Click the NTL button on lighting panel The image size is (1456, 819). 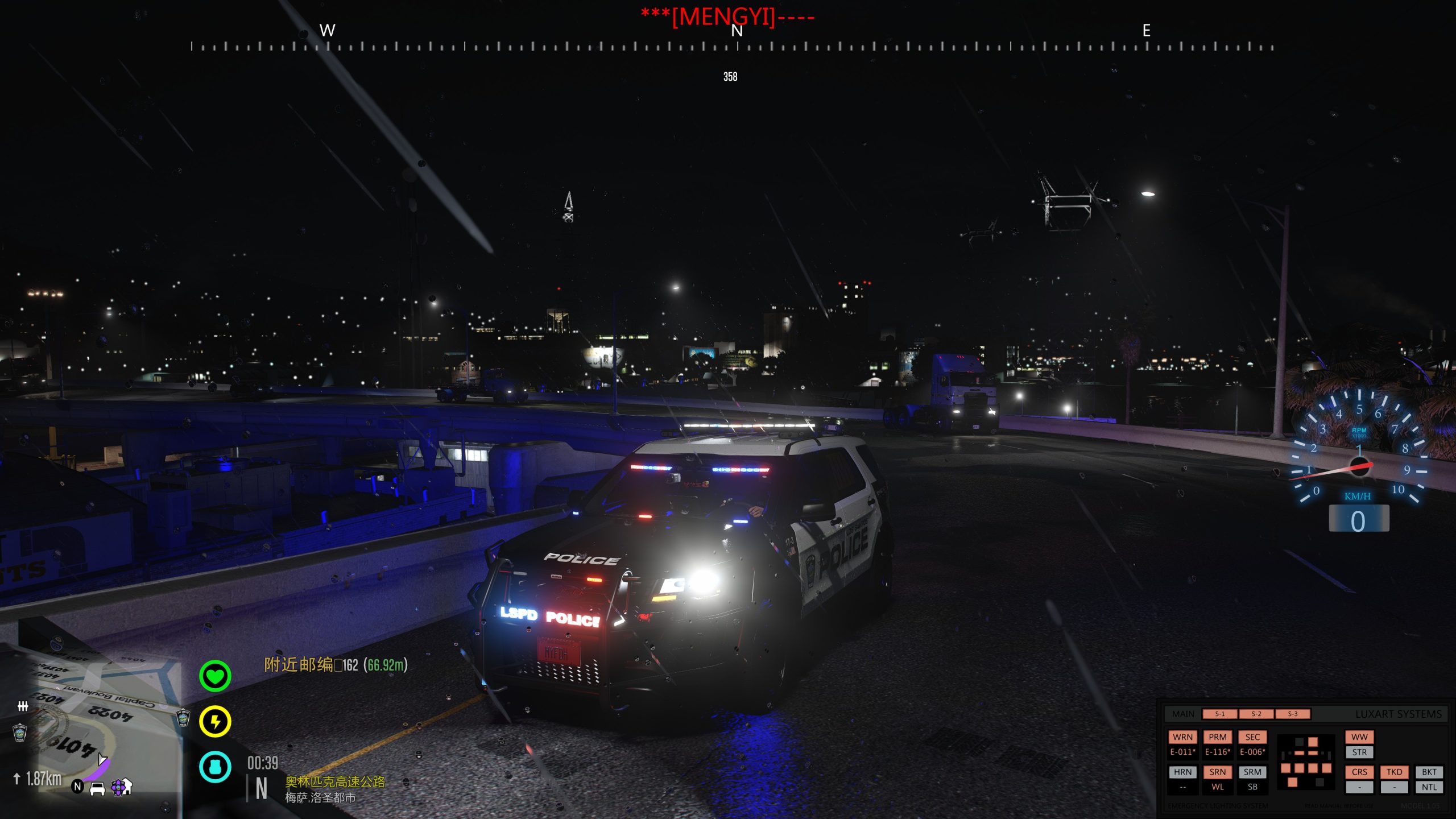coord(1429,787)
